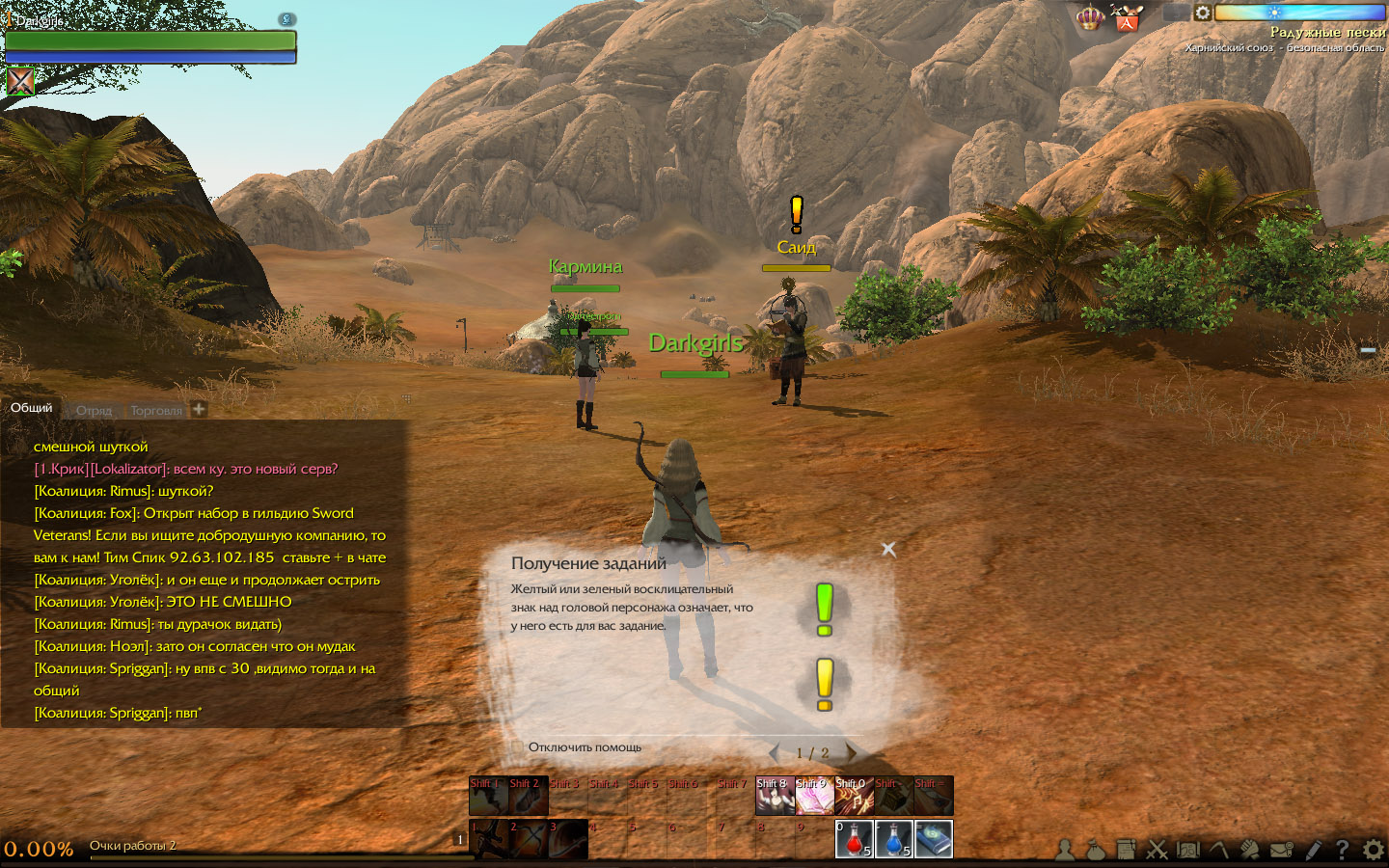Activate the music notes skill on Shift 0

pos(853,796)
